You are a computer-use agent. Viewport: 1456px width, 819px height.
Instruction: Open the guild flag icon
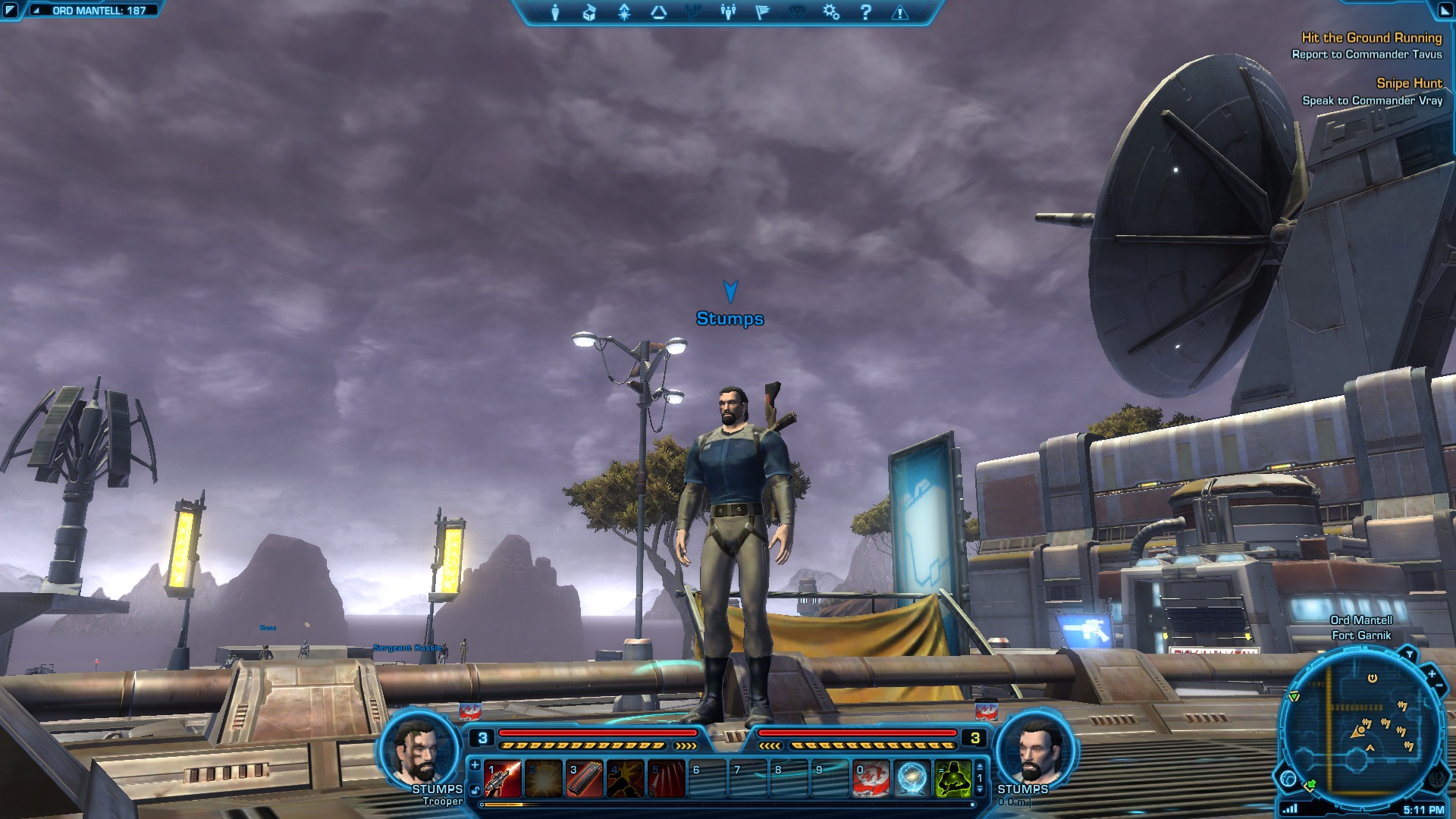(x=762, y=12)
